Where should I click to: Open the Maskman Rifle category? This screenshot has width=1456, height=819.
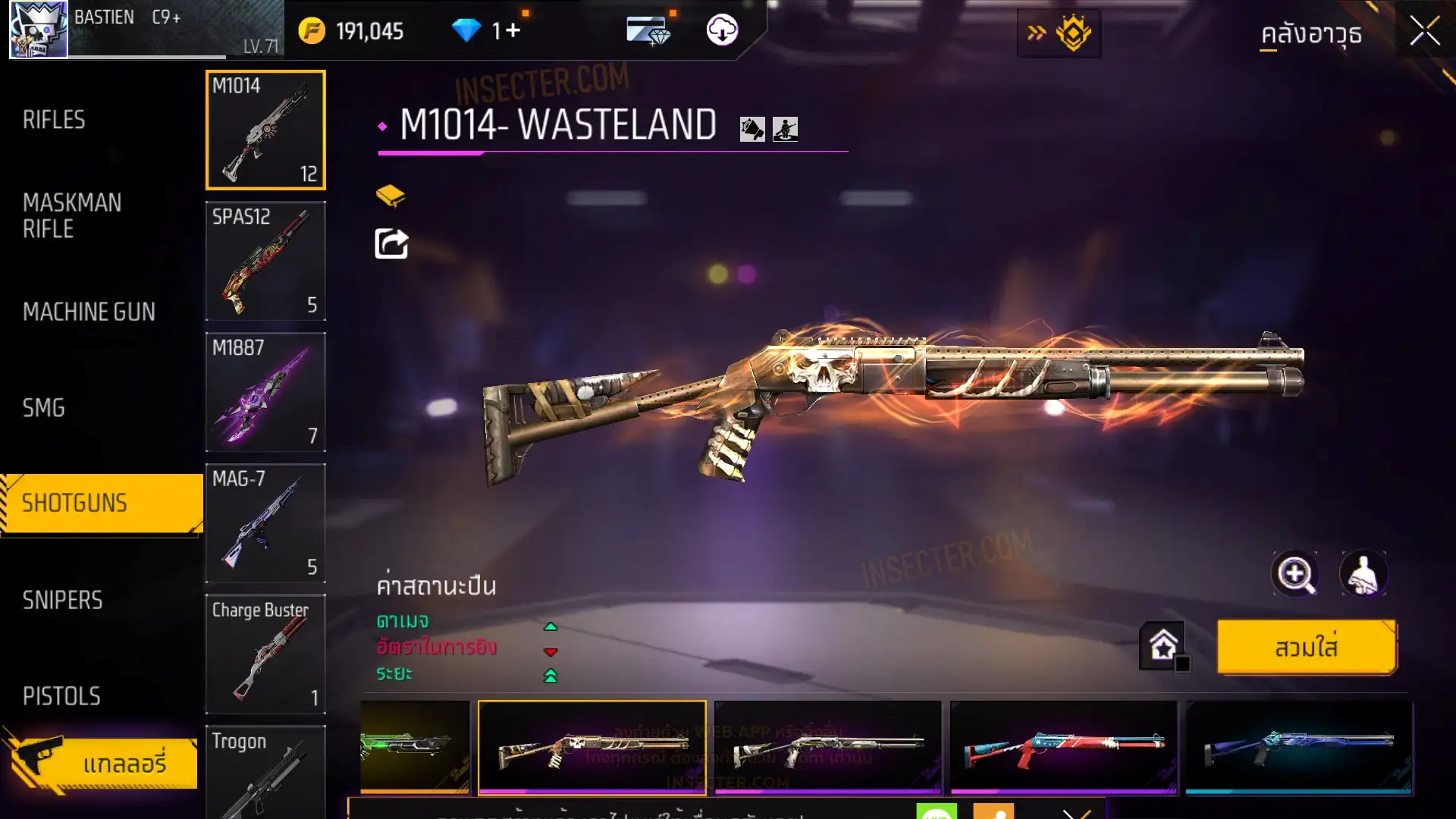pyautogui.click(x=72, y=215)
